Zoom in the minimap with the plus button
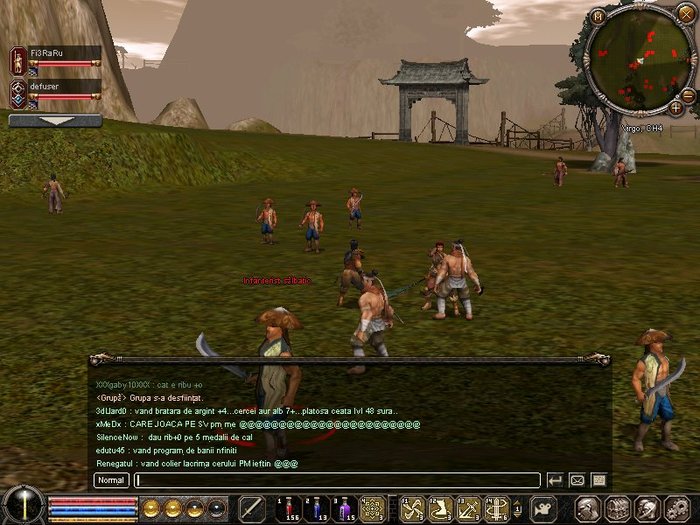 676,106
